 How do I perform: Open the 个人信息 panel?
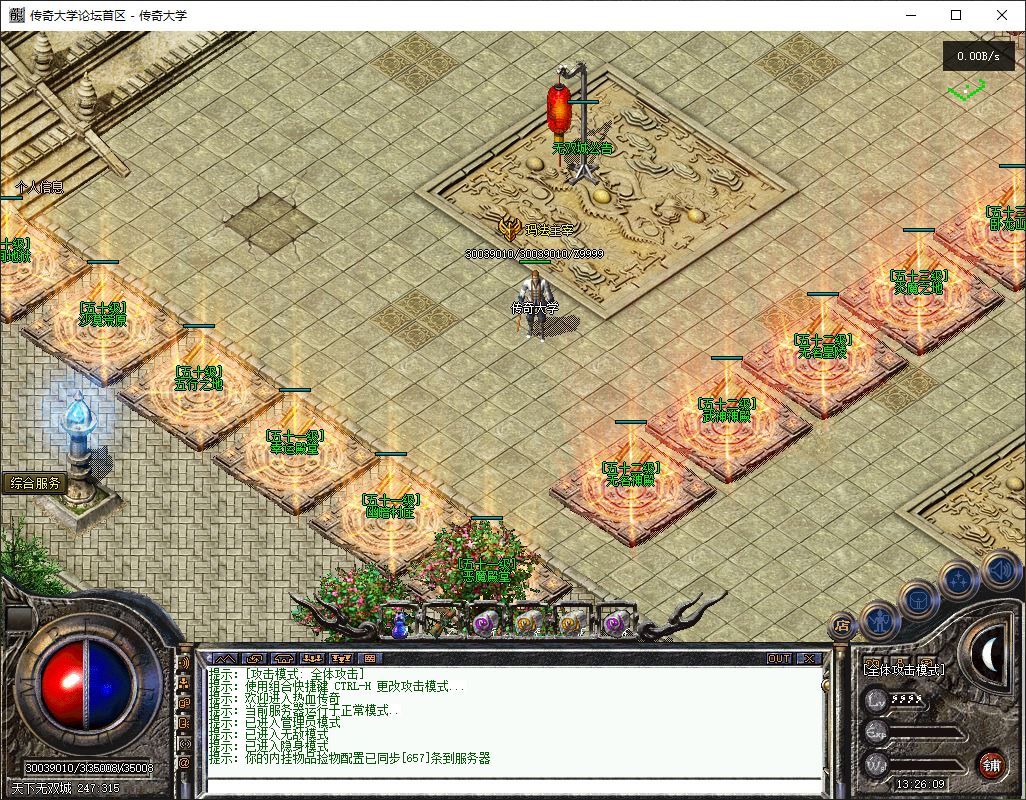point(40,187)
